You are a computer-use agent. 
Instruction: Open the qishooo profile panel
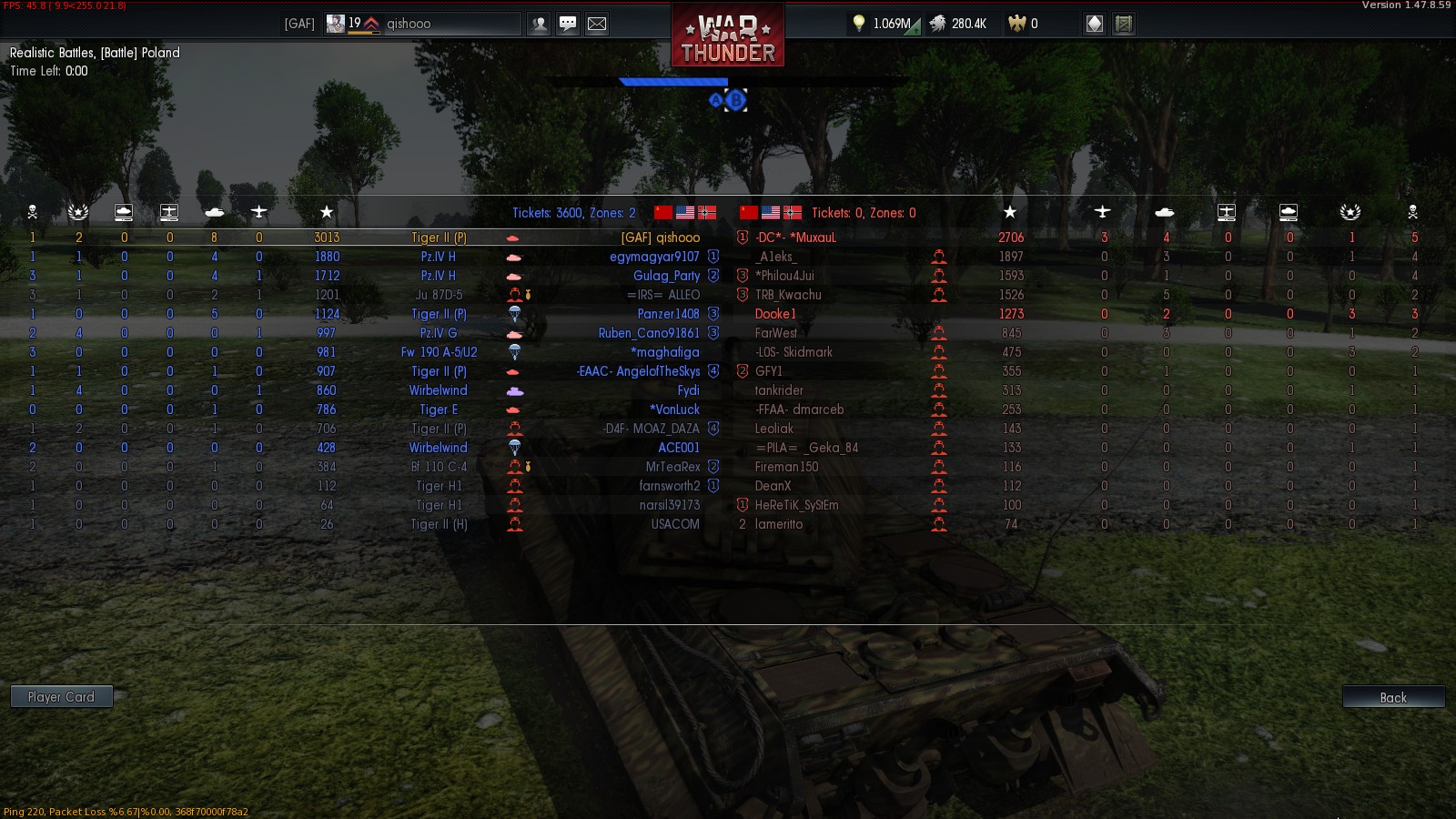point(423,24)
